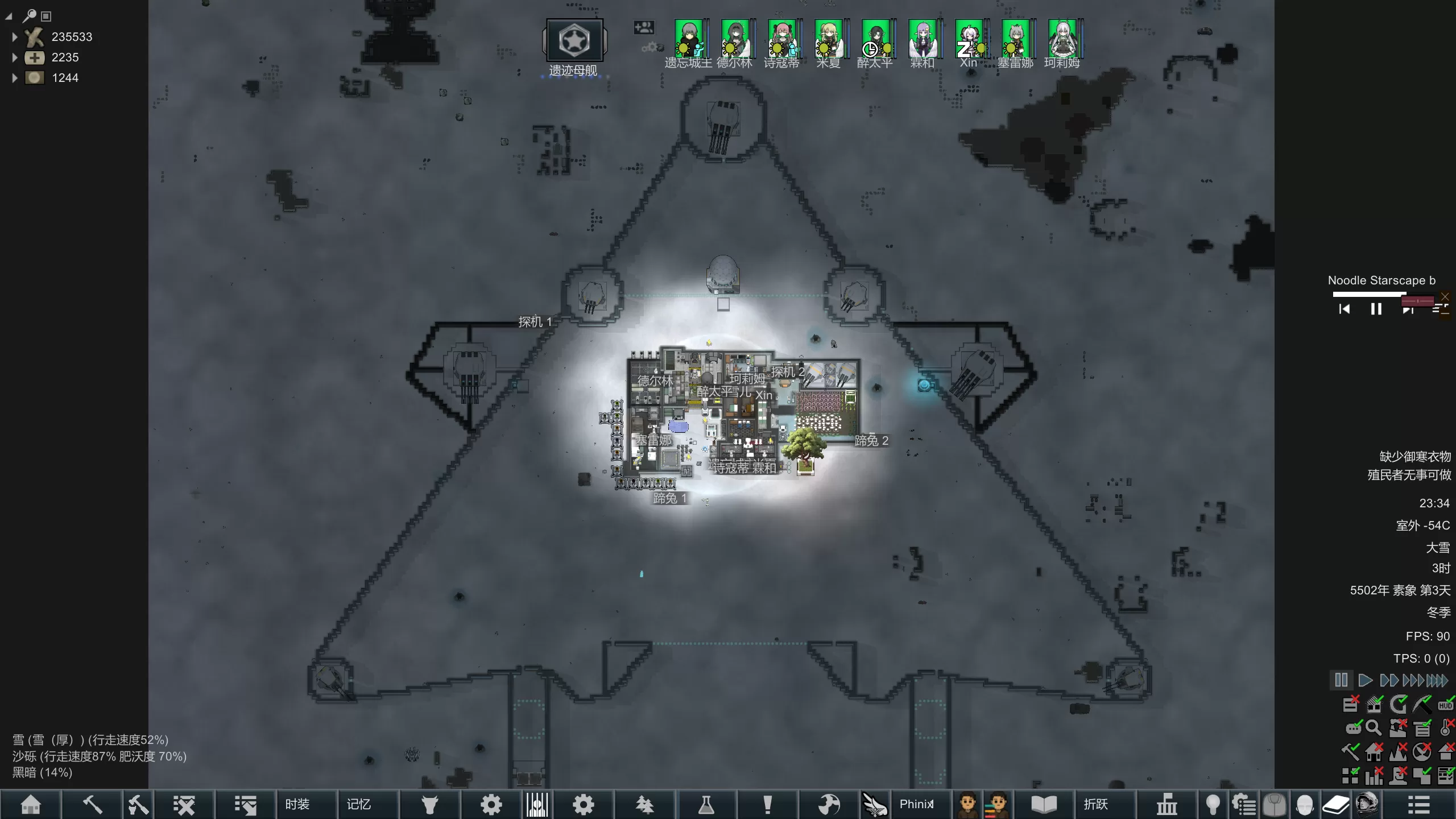Image resolution: width=1456 pixels, height=819 pixels.
Task: Set game speed to normal play
Action: (x=1364, y=680)
